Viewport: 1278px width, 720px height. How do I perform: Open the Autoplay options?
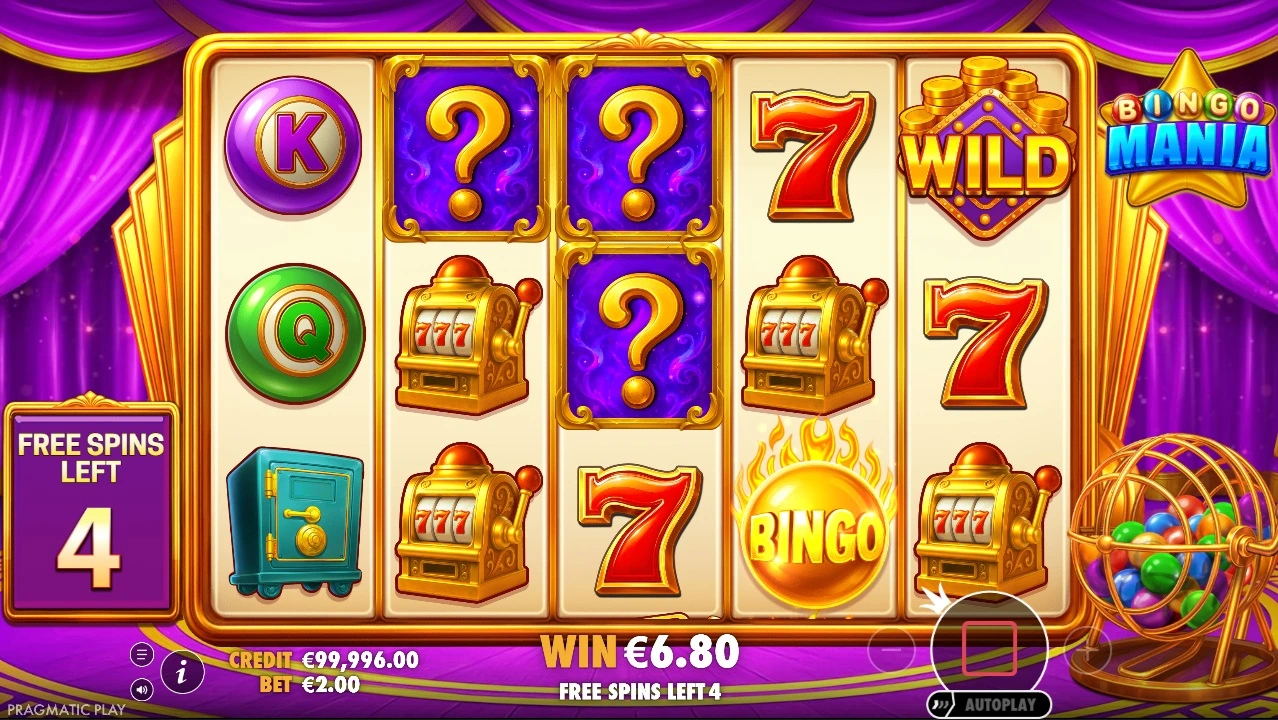click(x=989, y=705)
